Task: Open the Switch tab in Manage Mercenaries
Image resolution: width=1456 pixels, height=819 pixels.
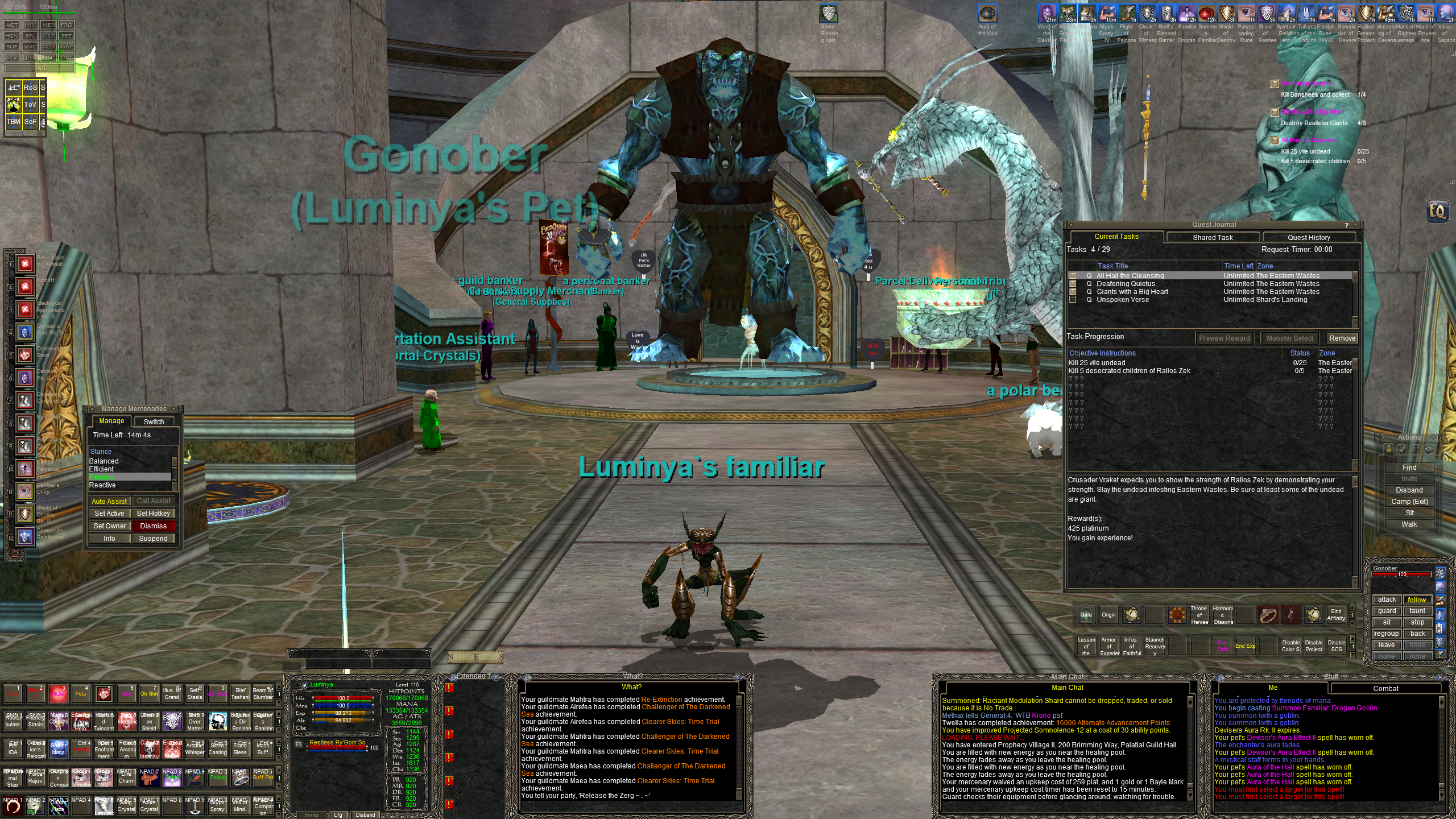Action: coord(154,421)
